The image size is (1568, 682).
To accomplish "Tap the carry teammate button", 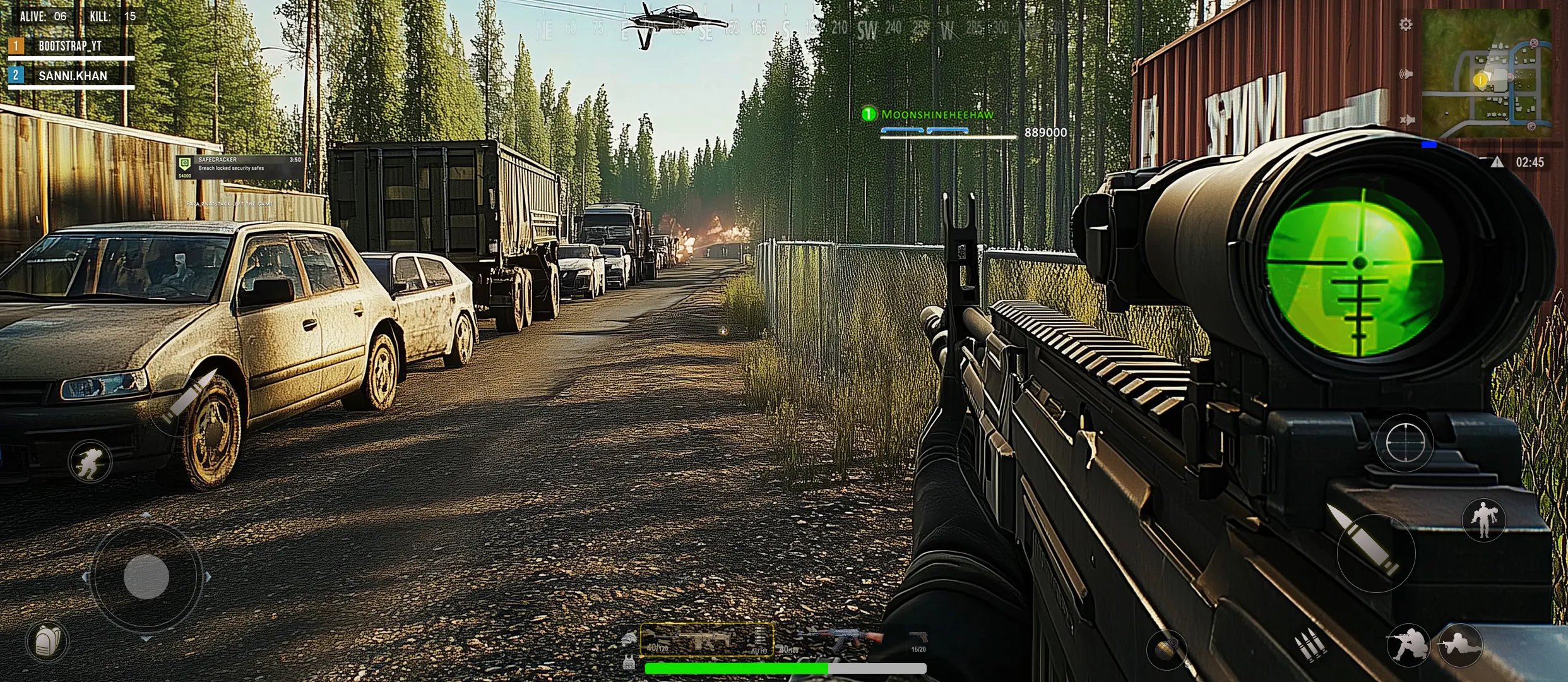I will pyautogui.click(x=1483, y=520).
